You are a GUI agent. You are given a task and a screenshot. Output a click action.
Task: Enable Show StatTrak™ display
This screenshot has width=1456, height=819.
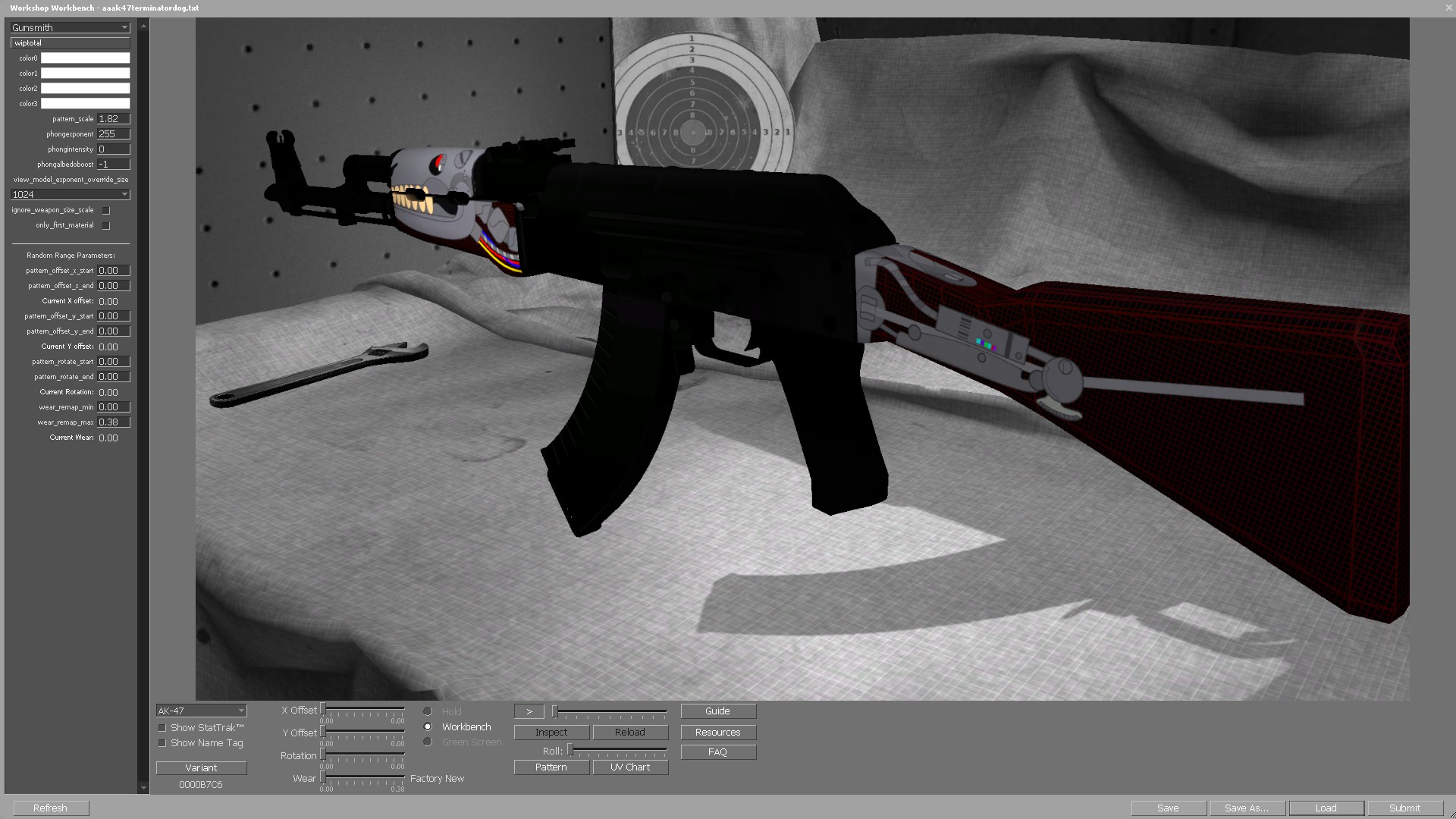(162, 727)
